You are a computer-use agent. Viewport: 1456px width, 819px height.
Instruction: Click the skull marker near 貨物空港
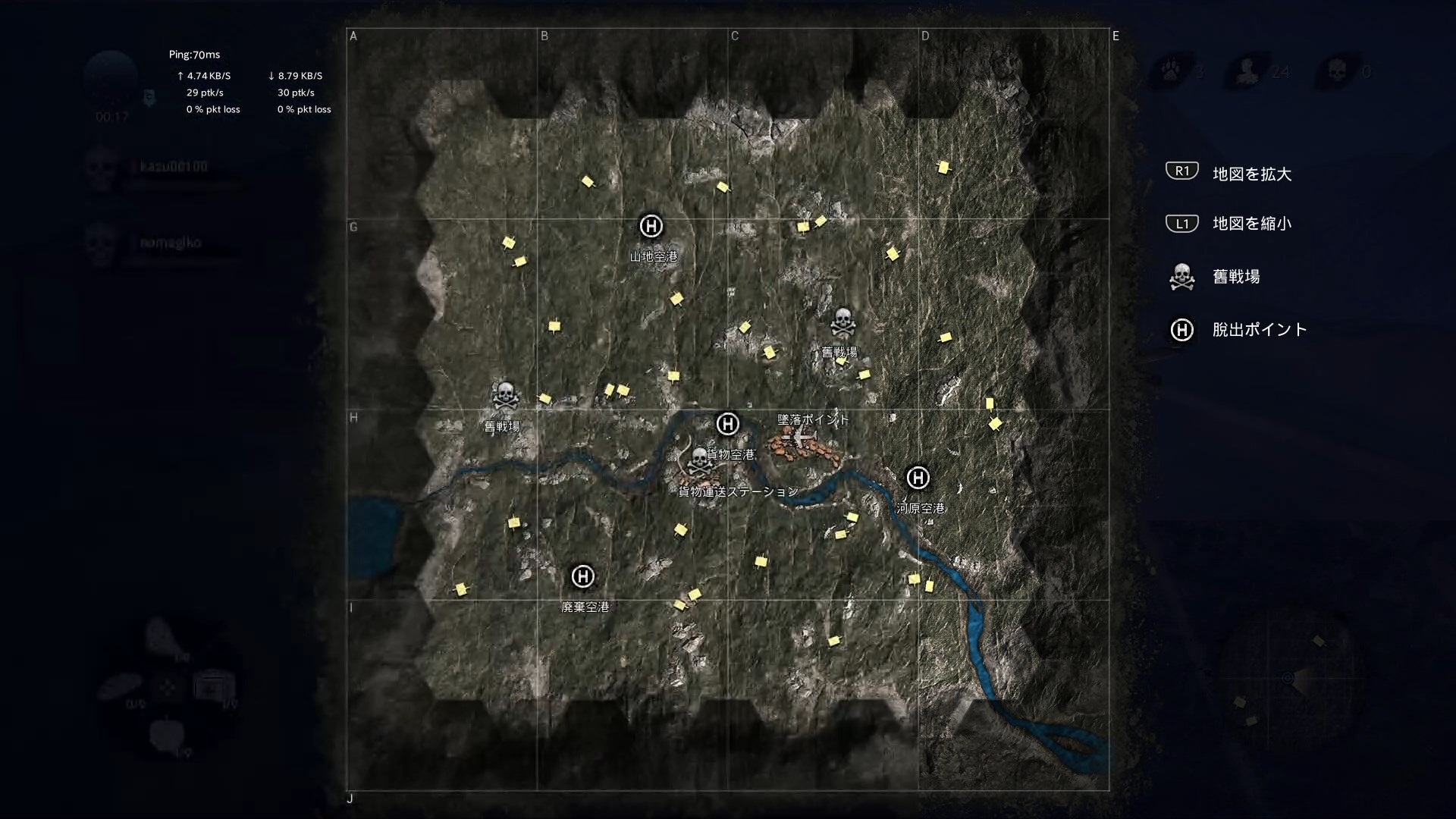698,459
